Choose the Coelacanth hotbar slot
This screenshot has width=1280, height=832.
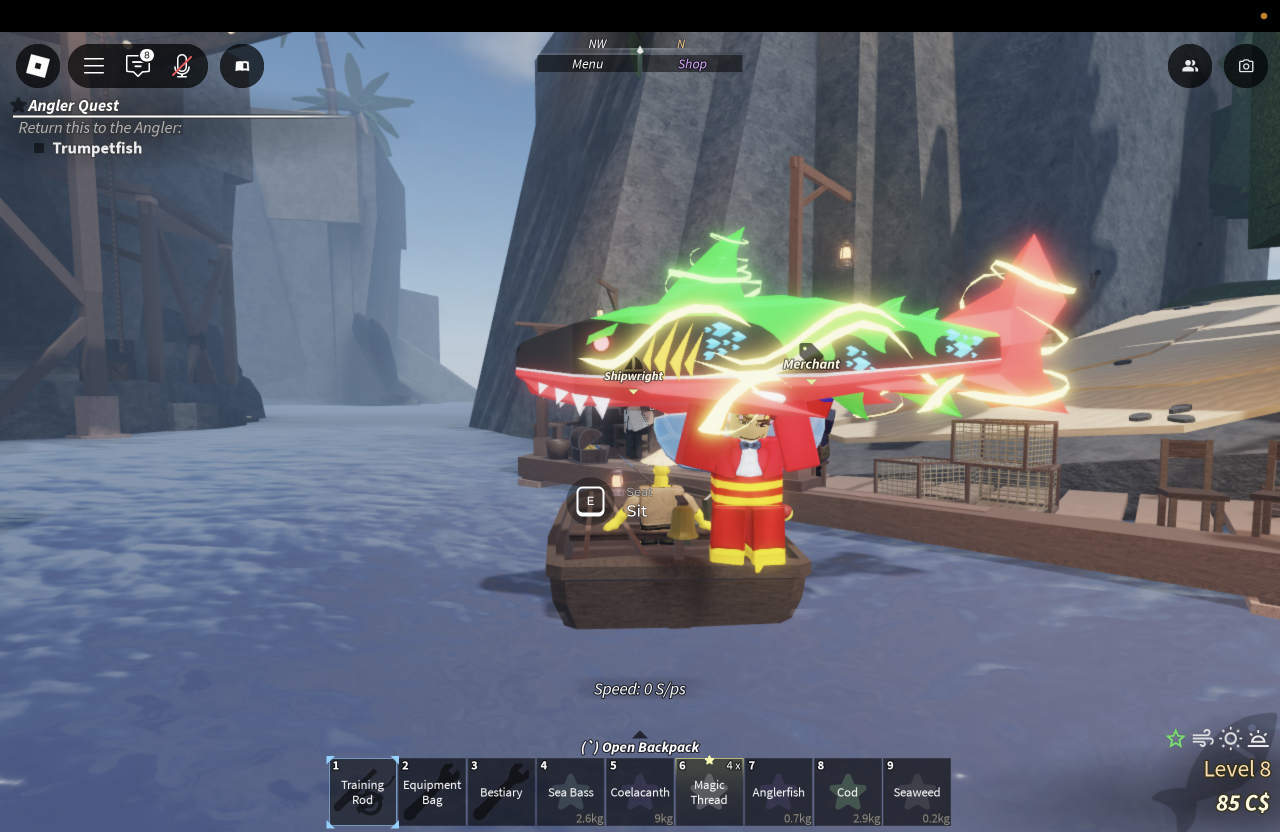pos(640,792)
